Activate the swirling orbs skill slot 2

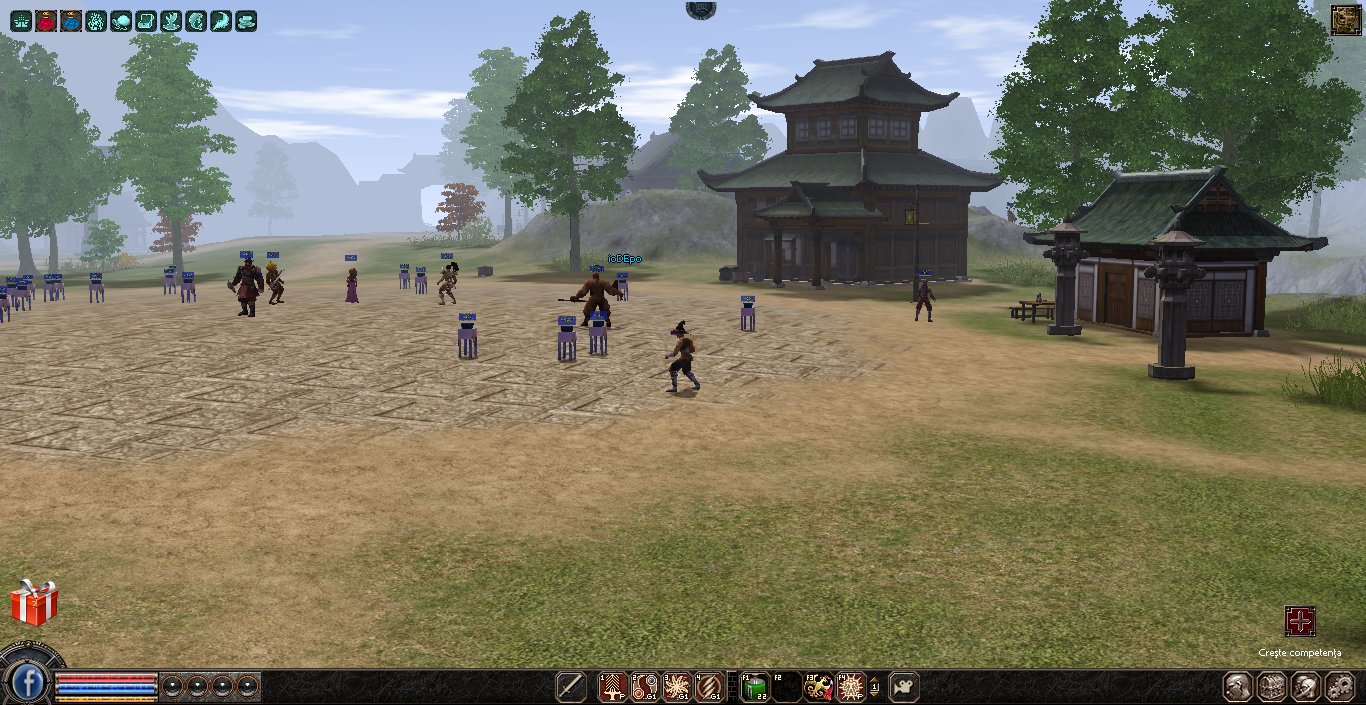[645, 687]
